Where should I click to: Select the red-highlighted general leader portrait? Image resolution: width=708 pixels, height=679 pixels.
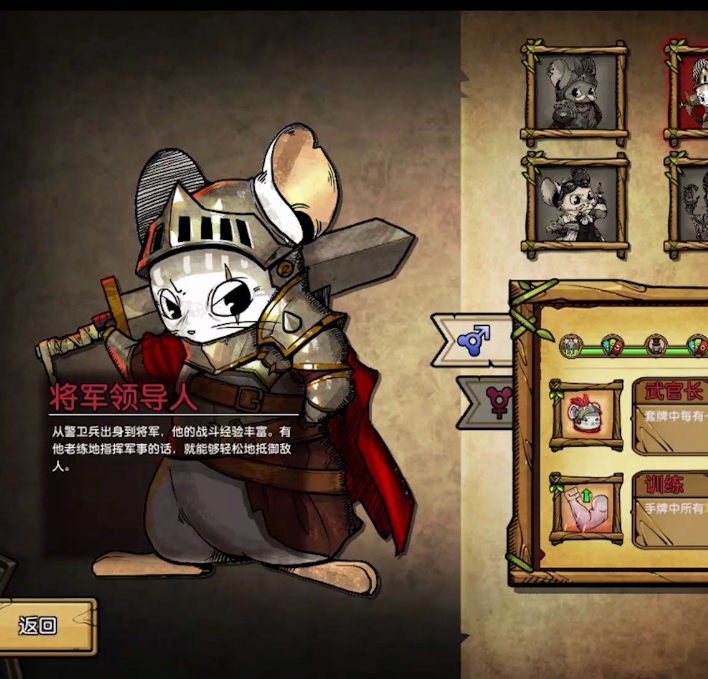pos(690,93)
